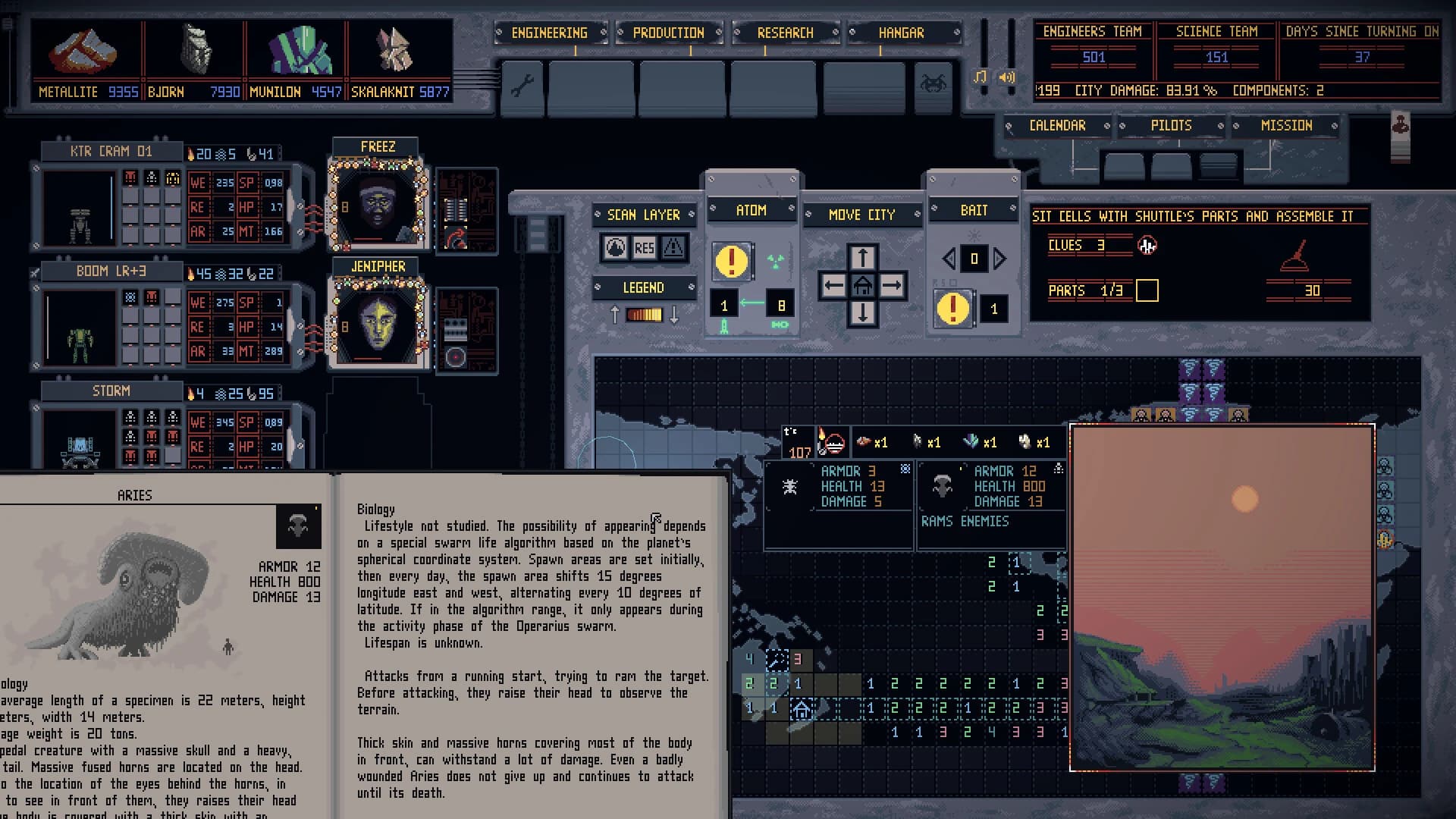The image size is (1456, 819).
Task: Switch to the Hangar tab
Action: point(902,33)
